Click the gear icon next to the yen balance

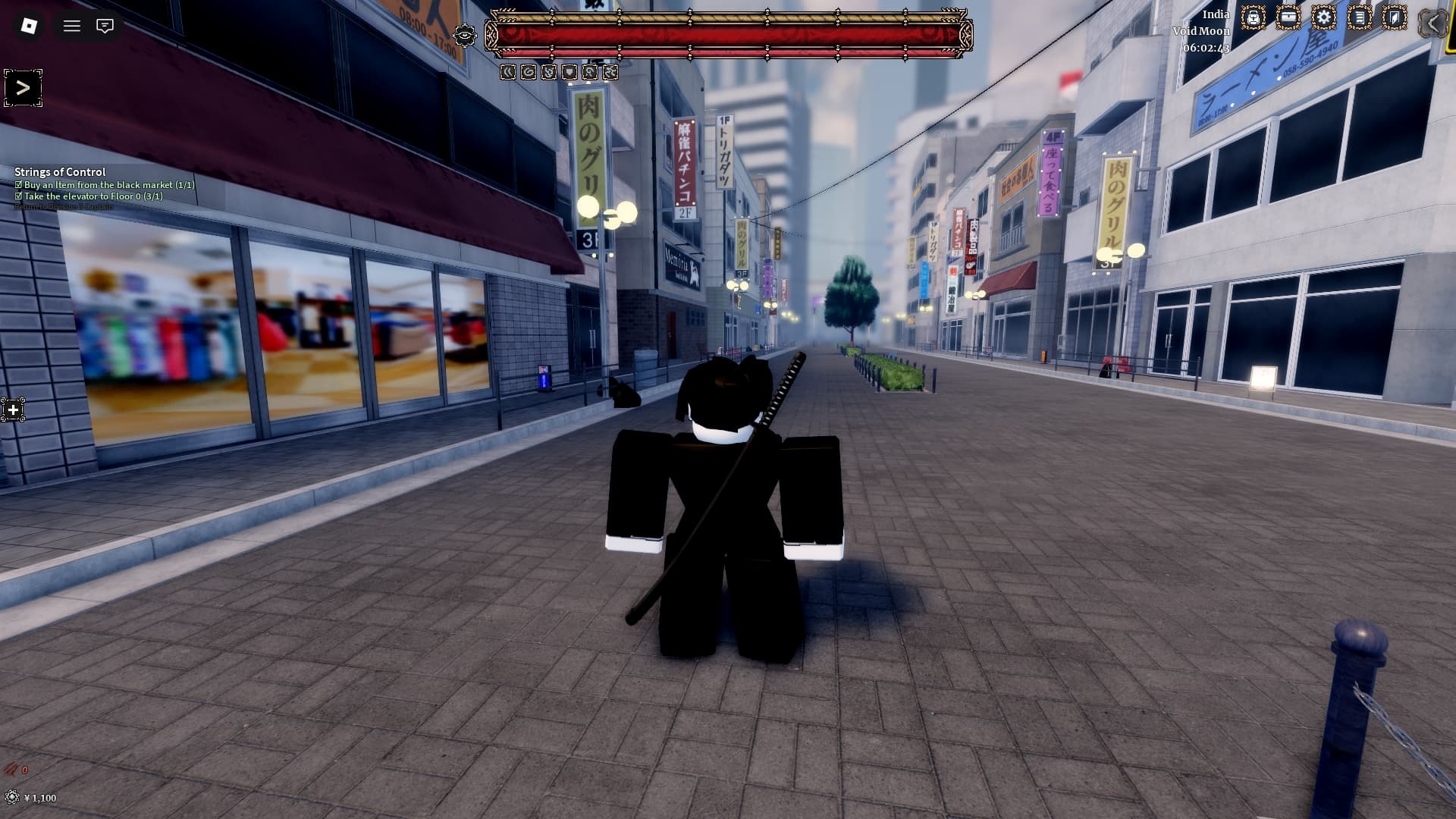pos(11,797)
